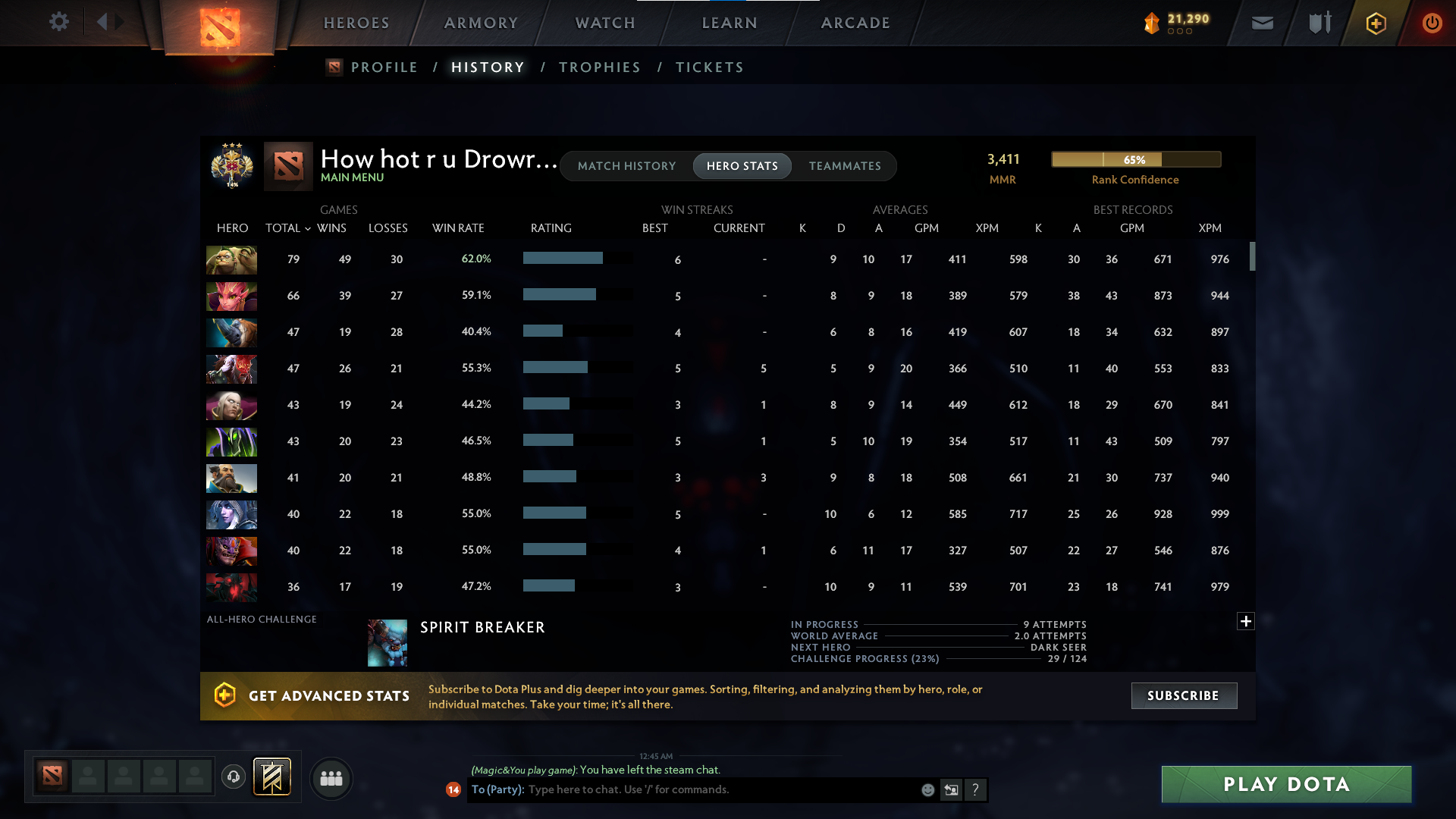Click the SUBSCRIBE button
Screen dimensions: 1456x819
point(1183,695)
